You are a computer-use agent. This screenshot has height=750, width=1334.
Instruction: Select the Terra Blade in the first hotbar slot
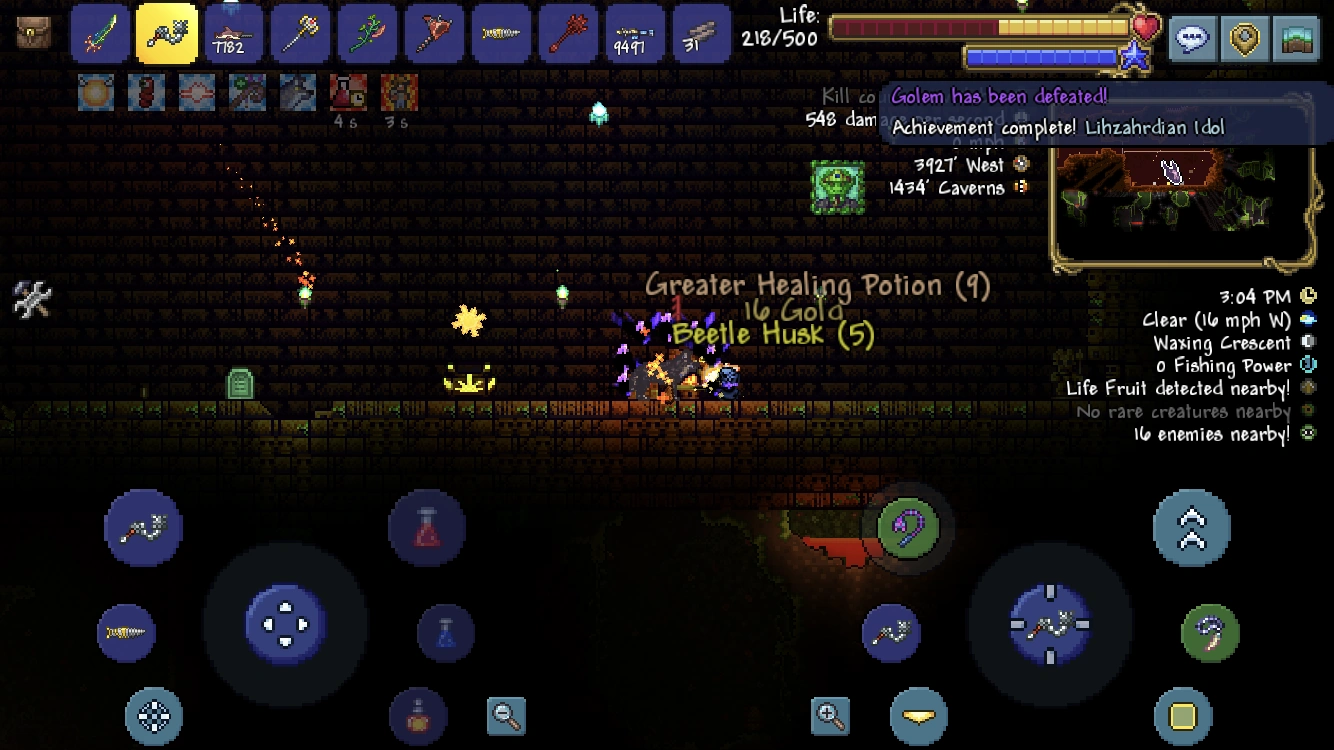pyautogui.click(x=100, y=33)
